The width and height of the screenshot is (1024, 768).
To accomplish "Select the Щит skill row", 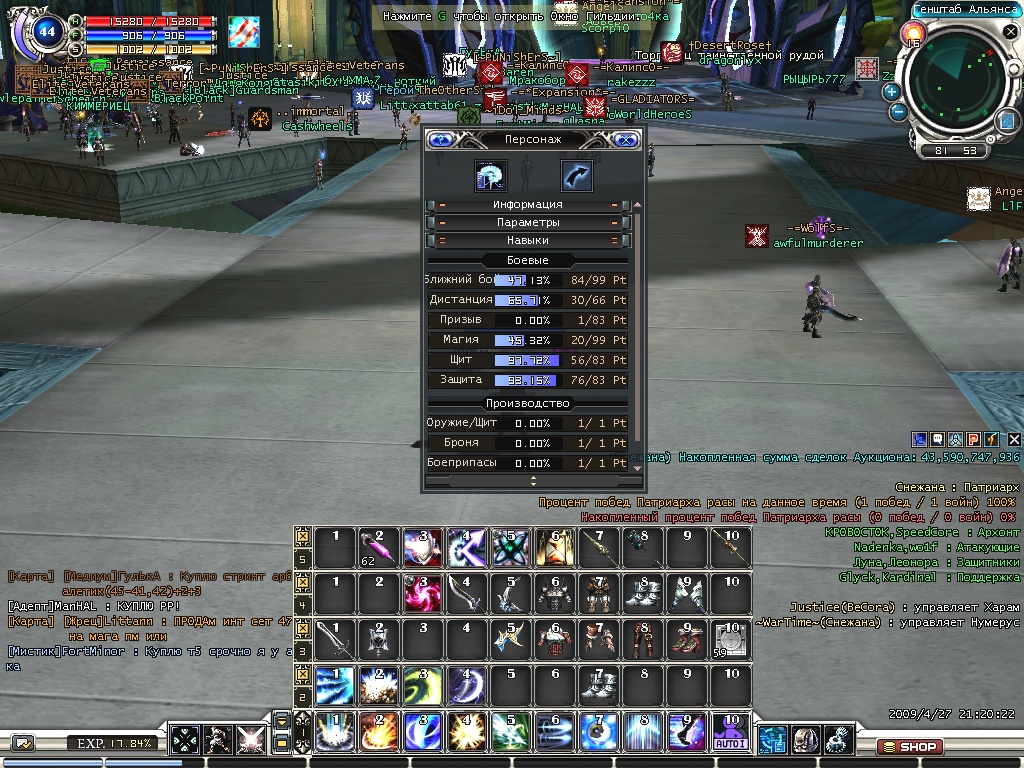I will (x=527, y=360).
